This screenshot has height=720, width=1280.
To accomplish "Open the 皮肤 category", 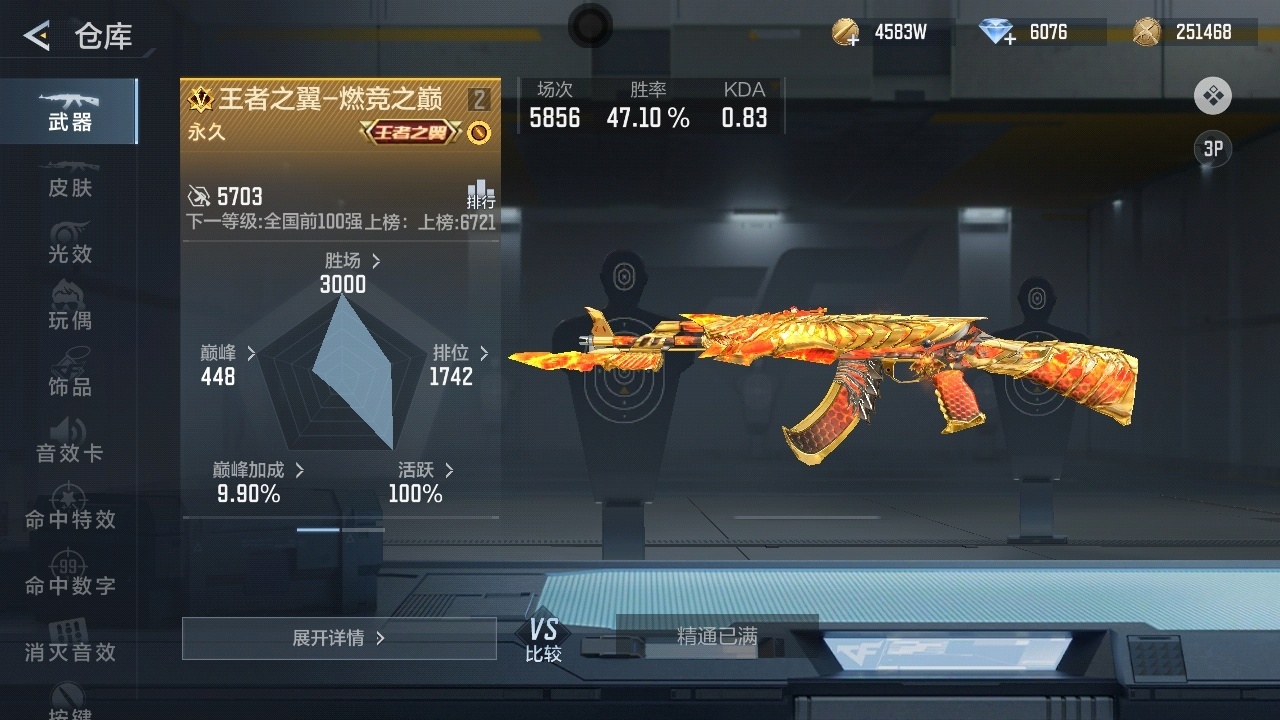I will [70, 179].
